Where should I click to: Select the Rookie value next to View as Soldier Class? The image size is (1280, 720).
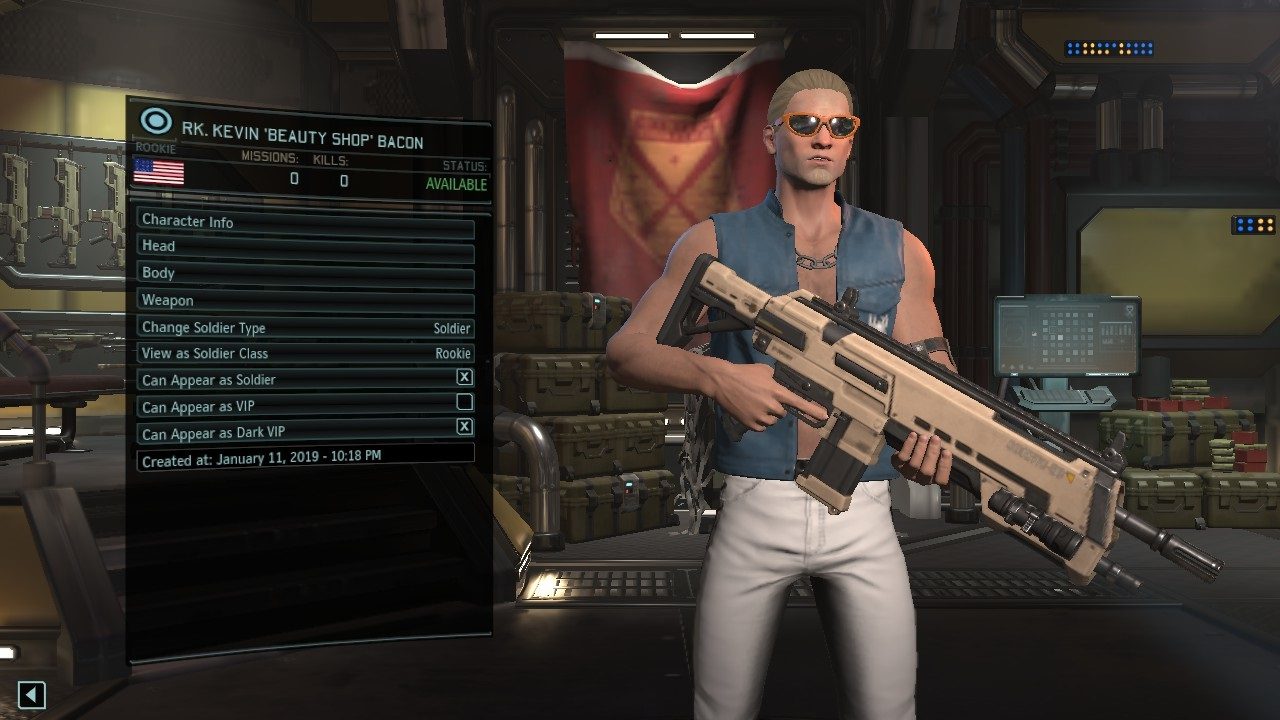[x=455, y=353]
